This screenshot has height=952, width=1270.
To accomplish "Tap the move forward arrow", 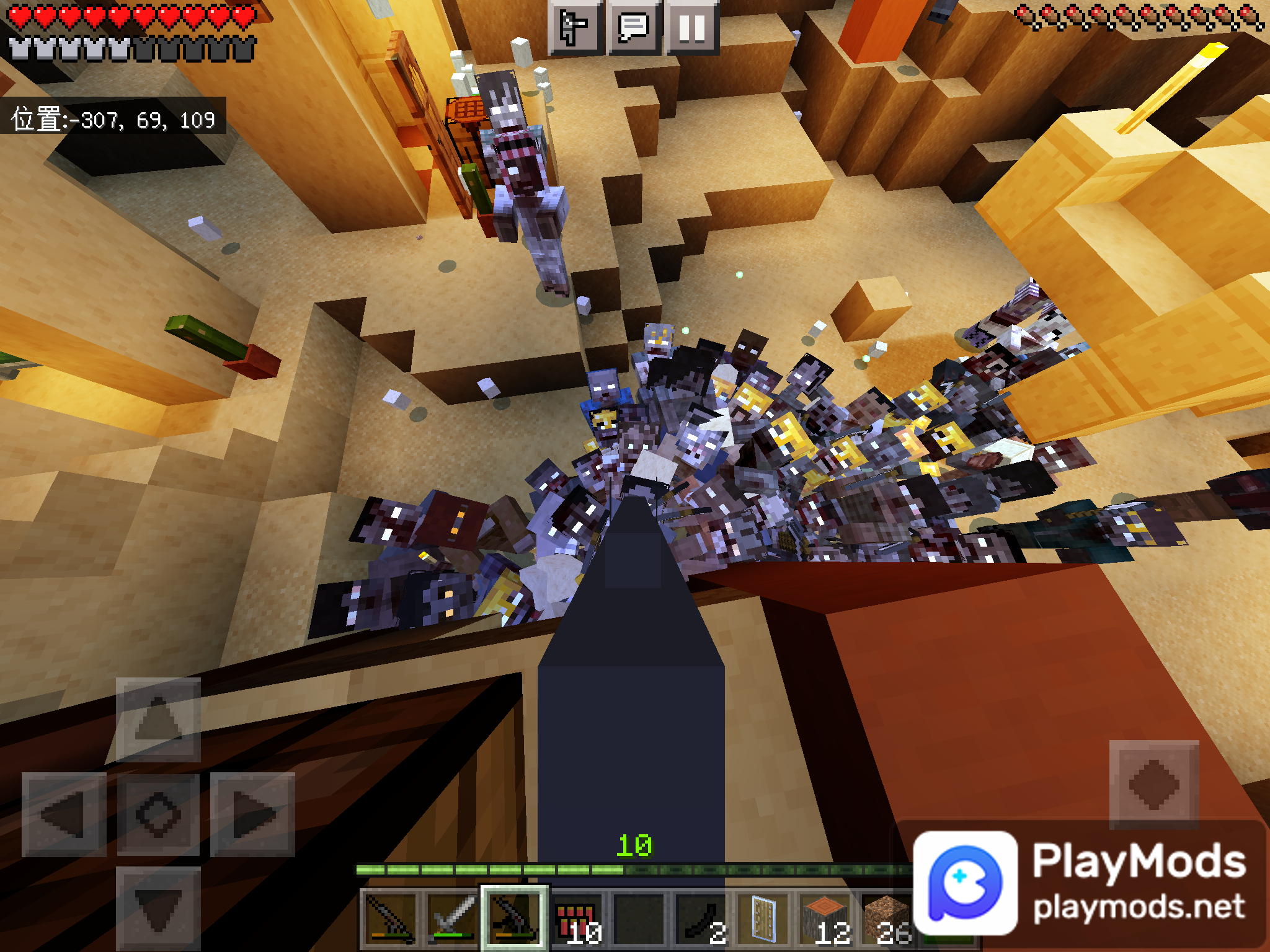I will (158, 720).
